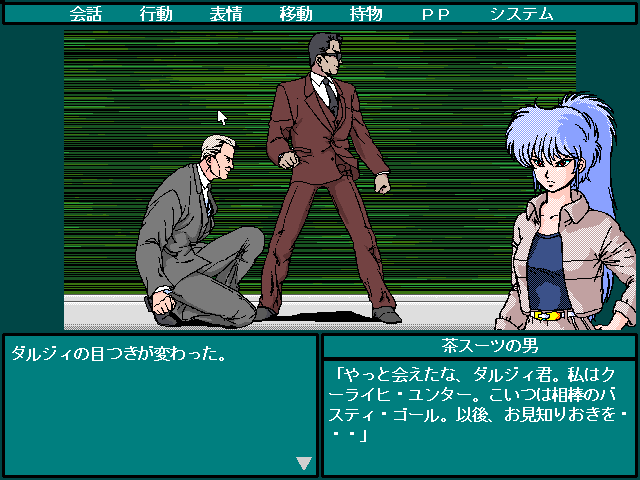The image size is (640, 480).
Task: Select the 行動 (action) menu
Action: pos(156,14)
